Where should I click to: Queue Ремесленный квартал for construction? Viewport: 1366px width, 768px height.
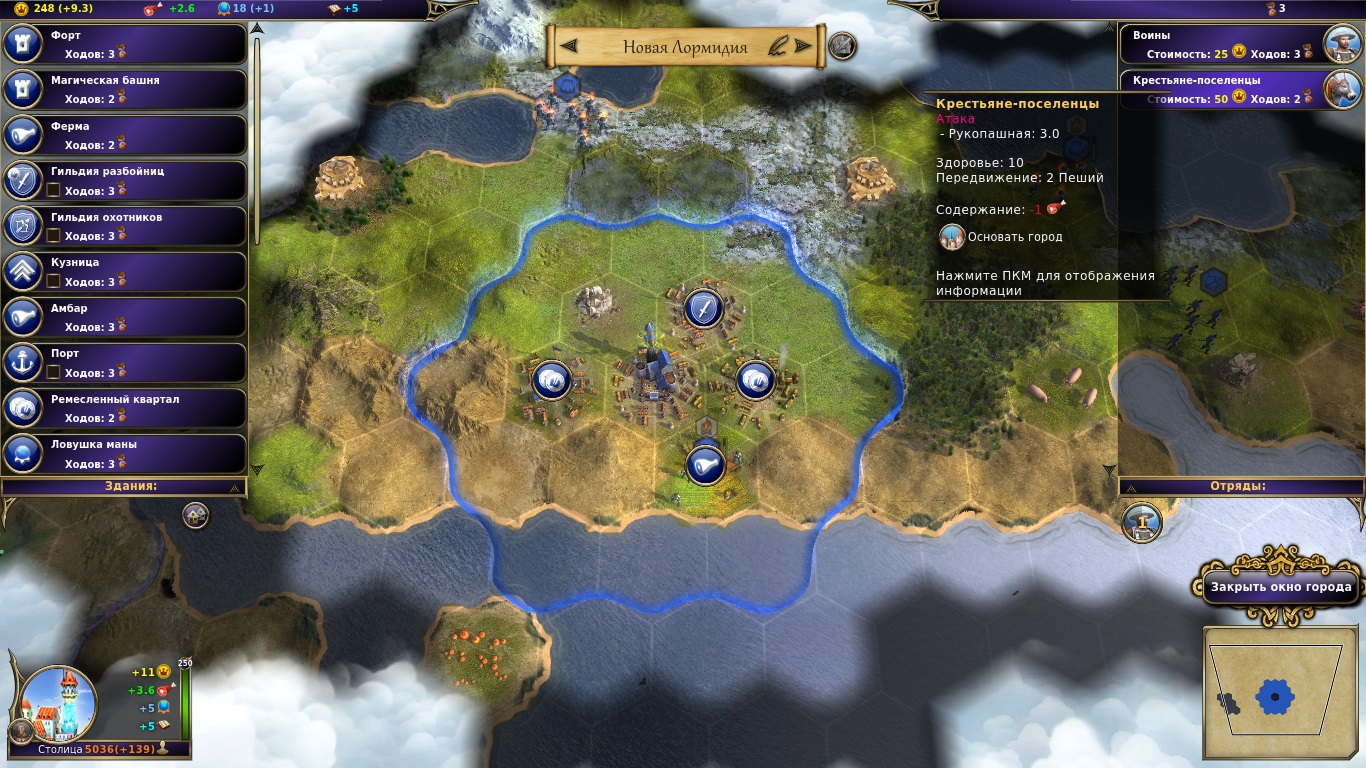click(x=125, y=408)
